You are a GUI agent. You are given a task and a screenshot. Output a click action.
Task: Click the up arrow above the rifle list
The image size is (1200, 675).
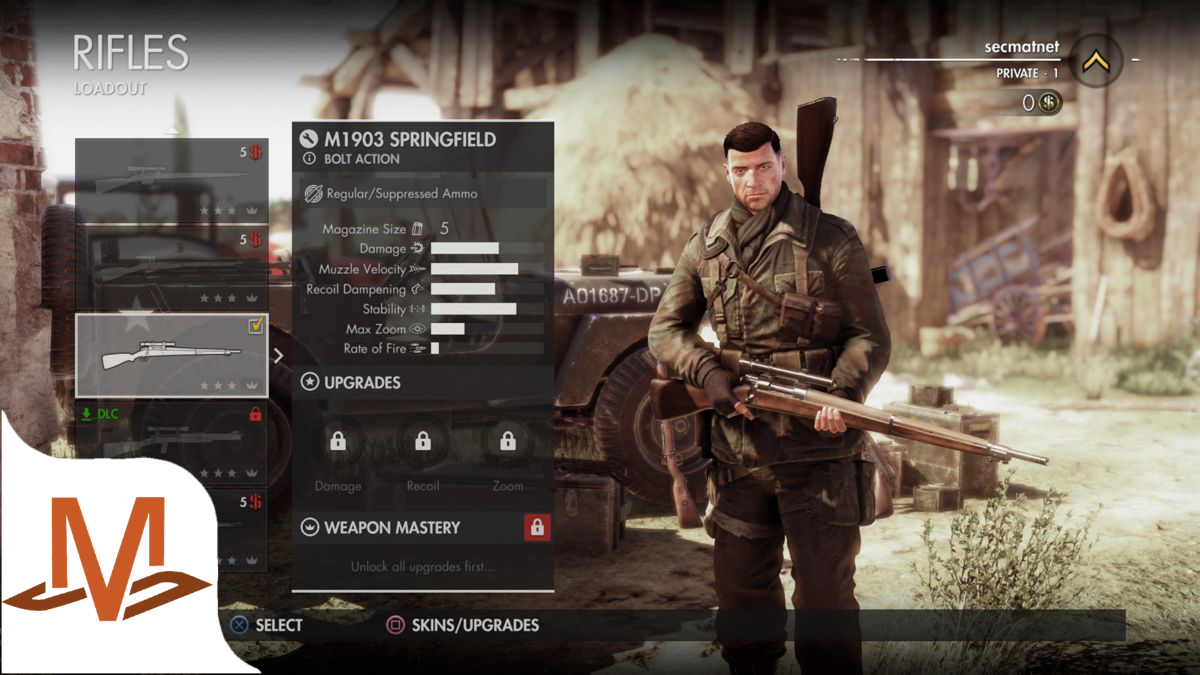(172, 130)
